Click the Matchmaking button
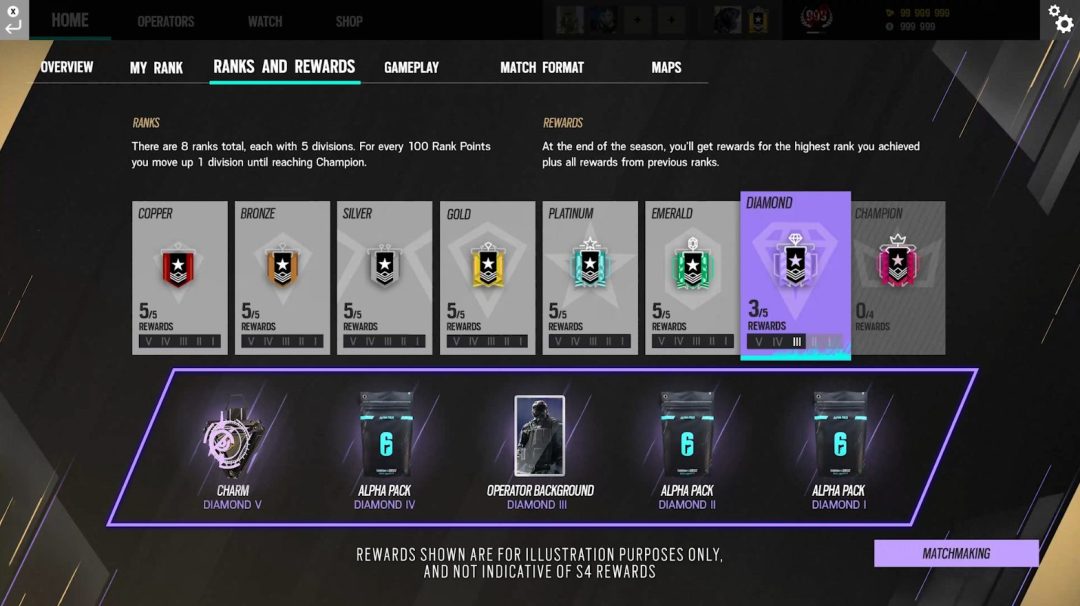This screenshot has width=1080, height=606. [956, 553]
